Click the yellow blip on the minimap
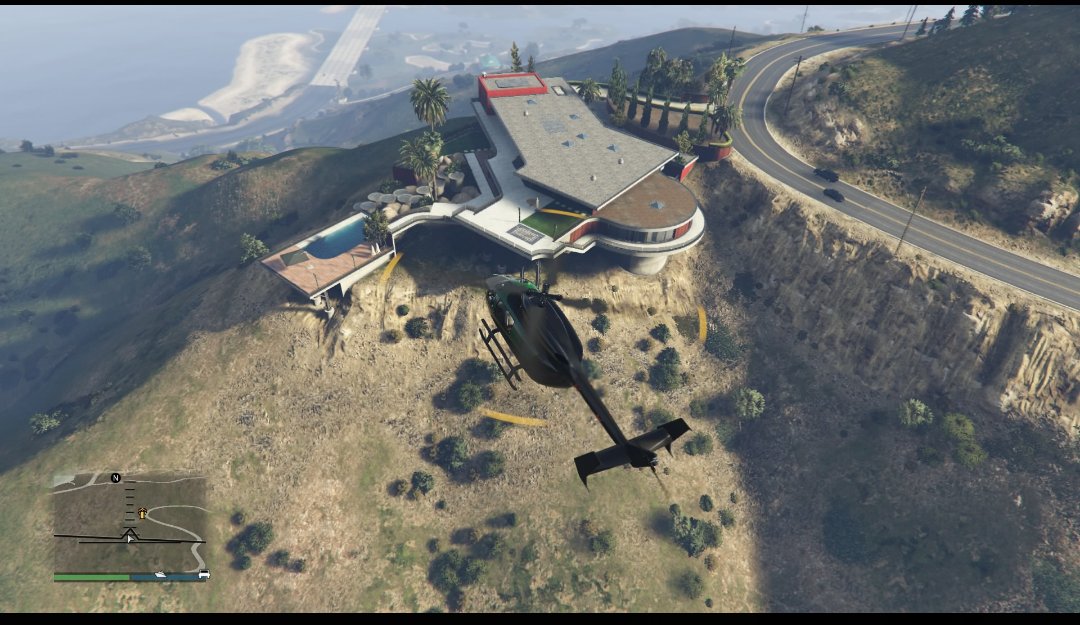Screen dimensions: 1080x625 (142, 513)
